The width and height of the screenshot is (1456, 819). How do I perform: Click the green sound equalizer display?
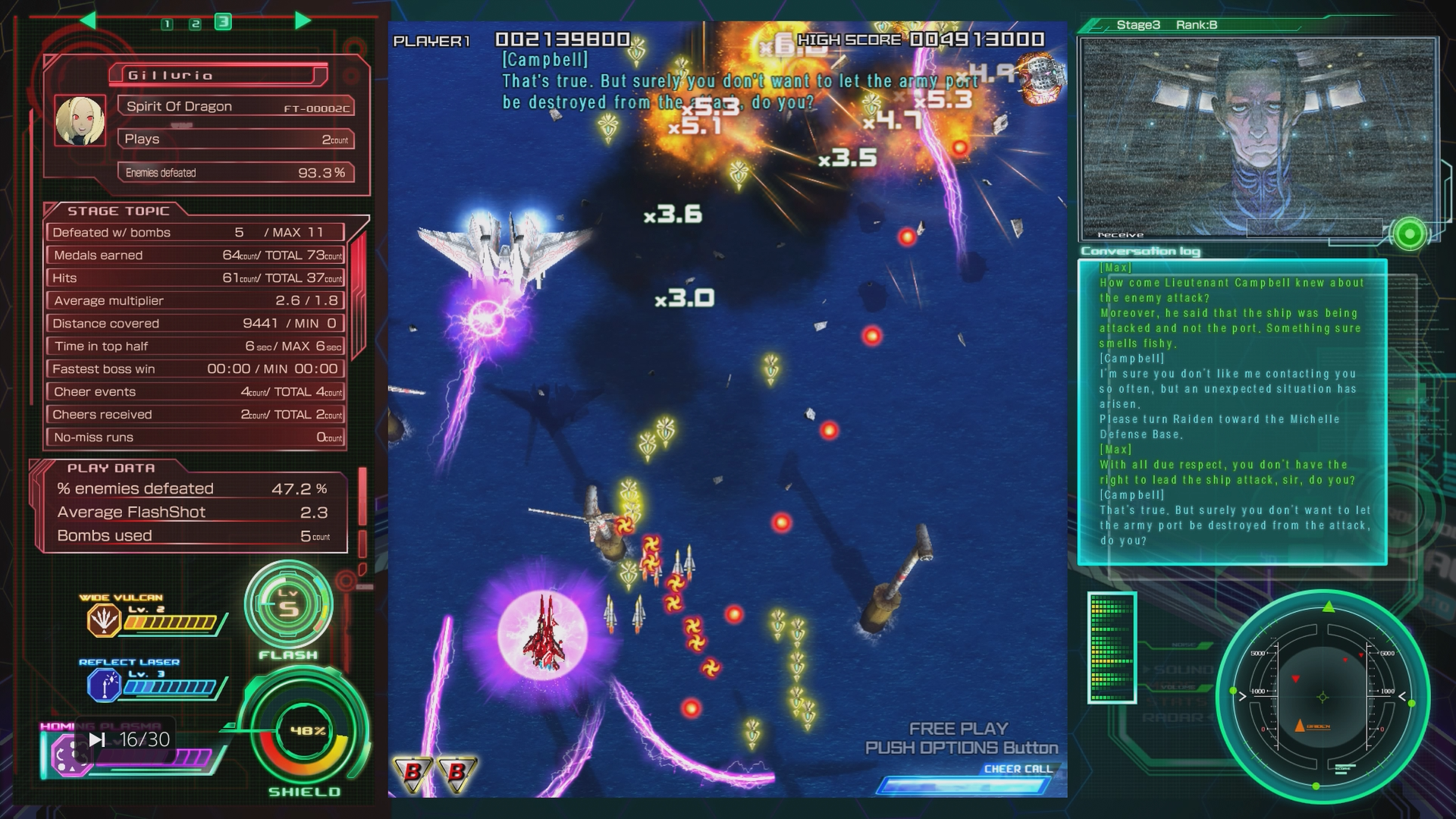[1111, 647]
